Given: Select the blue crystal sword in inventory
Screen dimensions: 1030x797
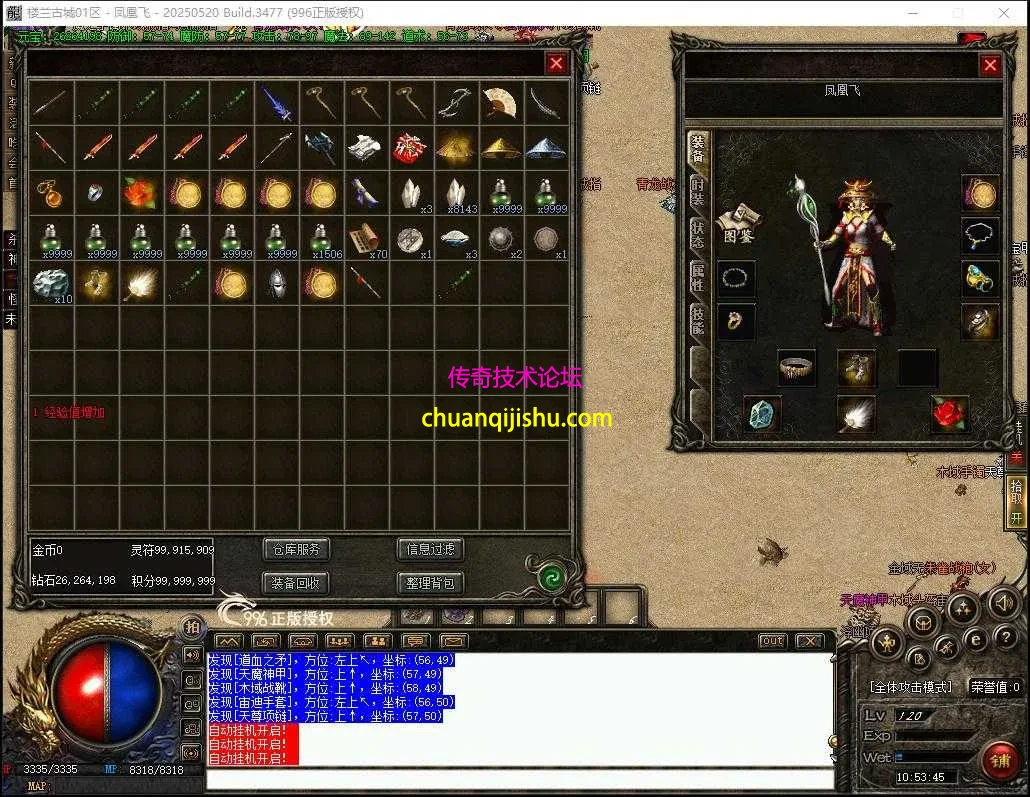Looking at the screenshot, I should click(x=276, y=103).
